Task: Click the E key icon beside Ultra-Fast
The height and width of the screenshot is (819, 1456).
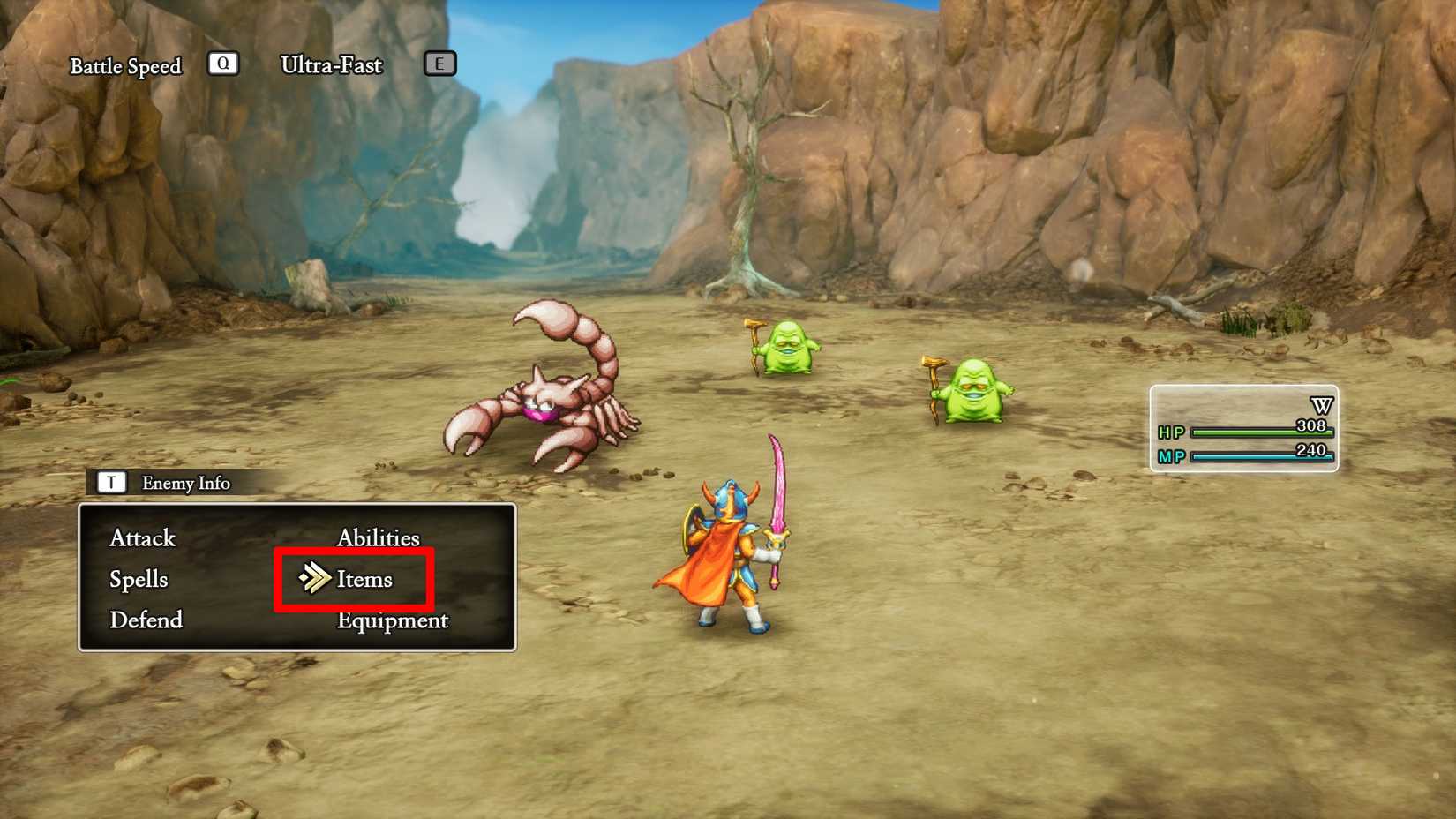Action: pyautogui.click(x=439, y=64)
